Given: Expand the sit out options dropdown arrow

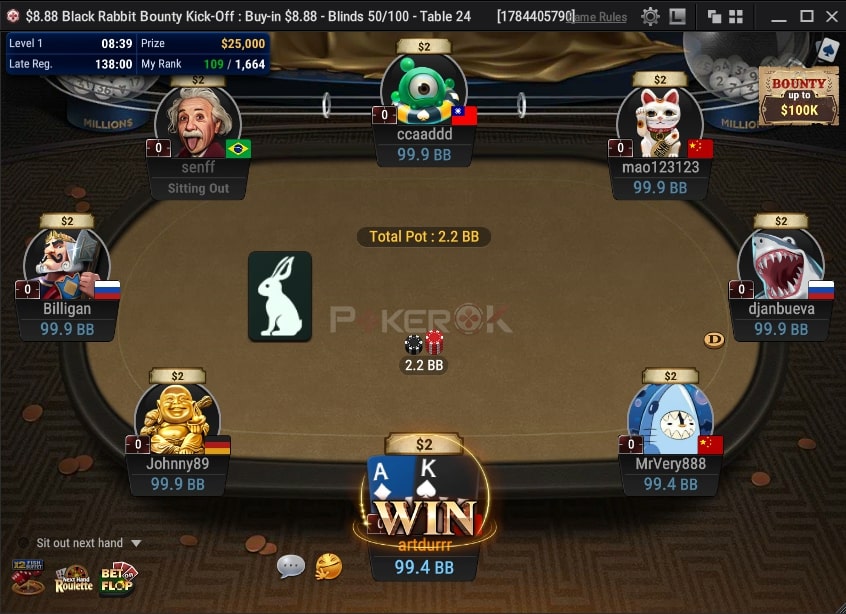Looking at the screenshot, I should pos(136,543).
